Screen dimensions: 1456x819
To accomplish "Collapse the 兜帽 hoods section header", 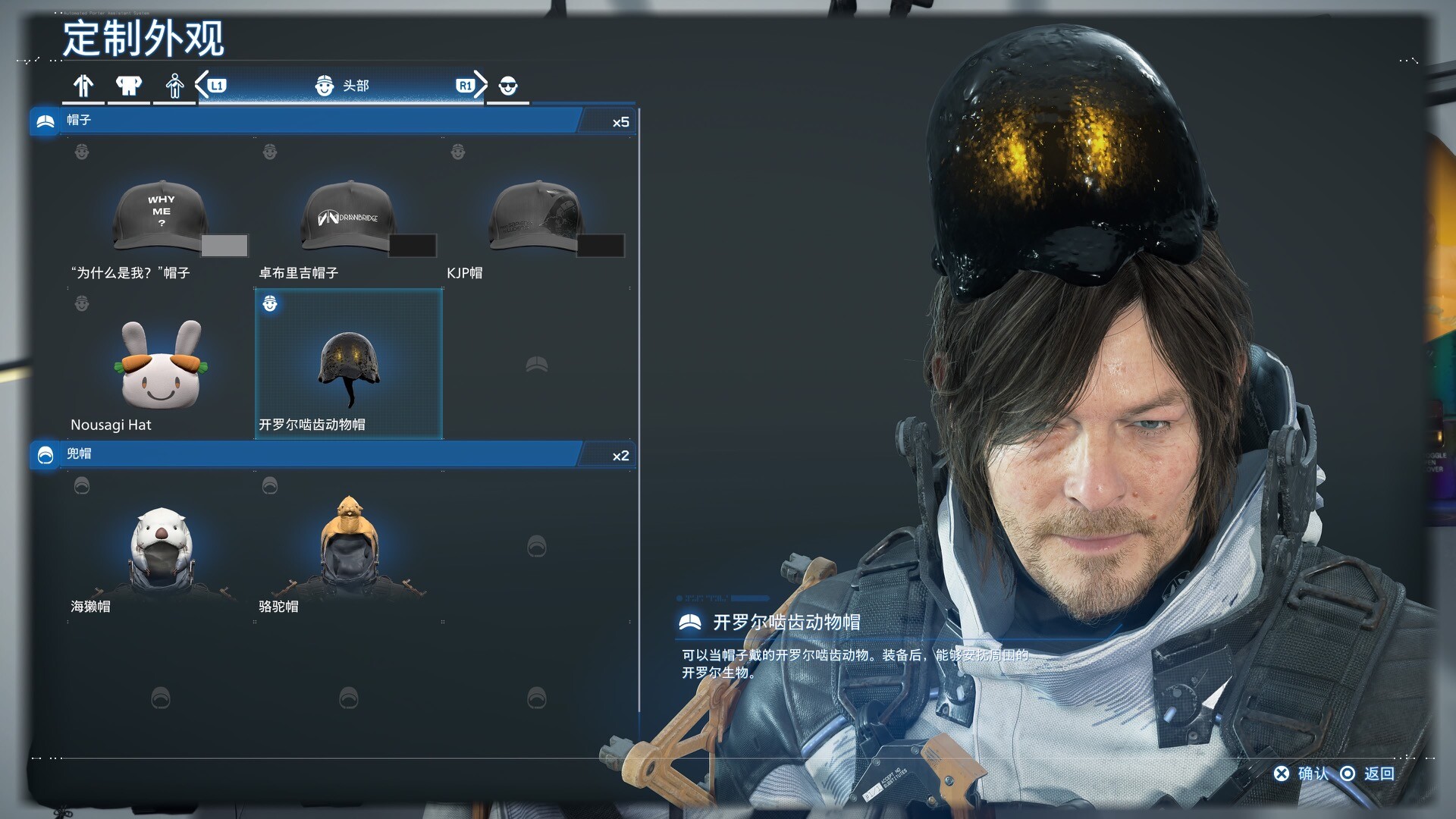I will click(303, 454).
